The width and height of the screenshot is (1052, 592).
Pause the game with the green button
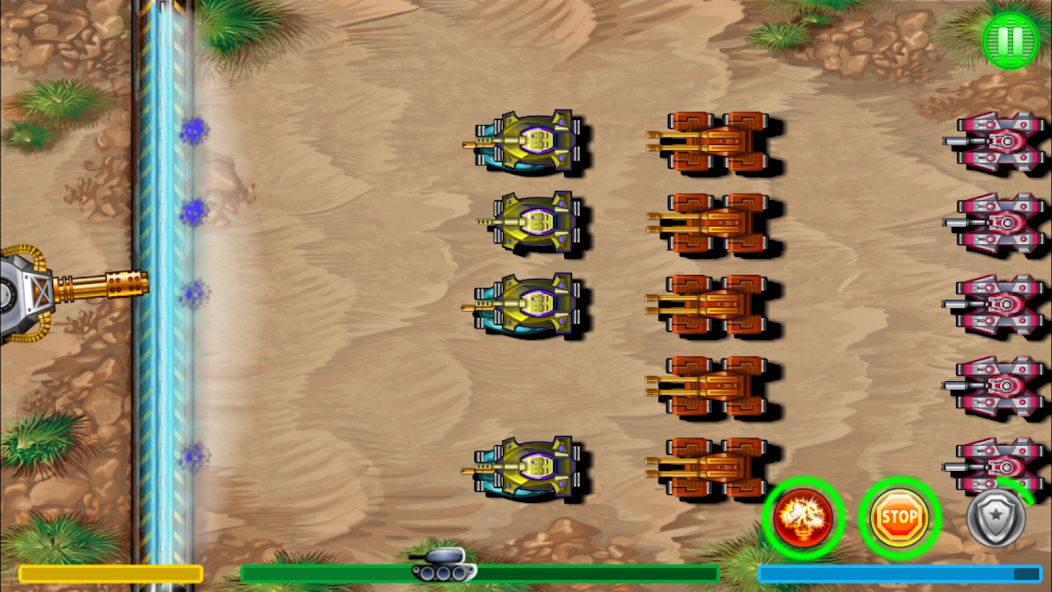pos(1010,41)
